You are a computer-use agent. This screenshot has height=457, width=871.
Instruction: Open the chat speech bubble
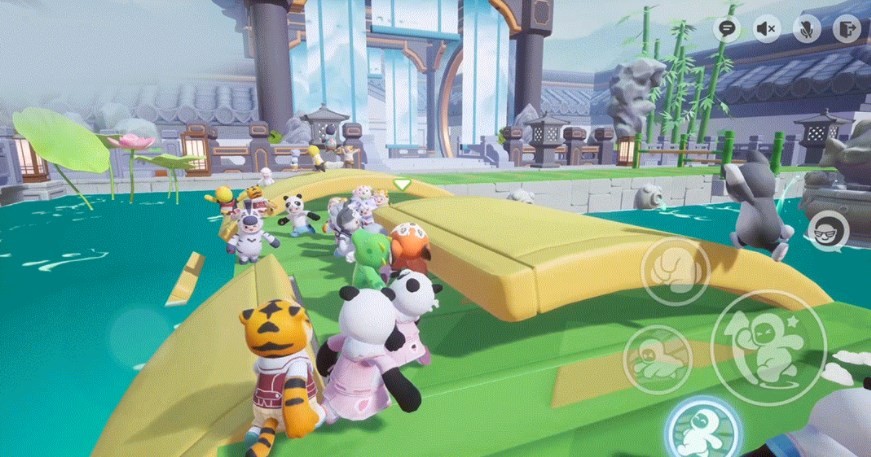[728, 28]
